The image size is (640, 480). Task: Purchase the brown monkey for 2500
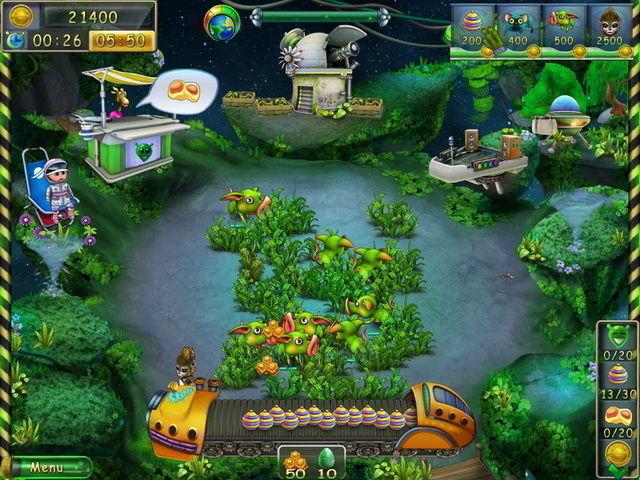(609, 27)
